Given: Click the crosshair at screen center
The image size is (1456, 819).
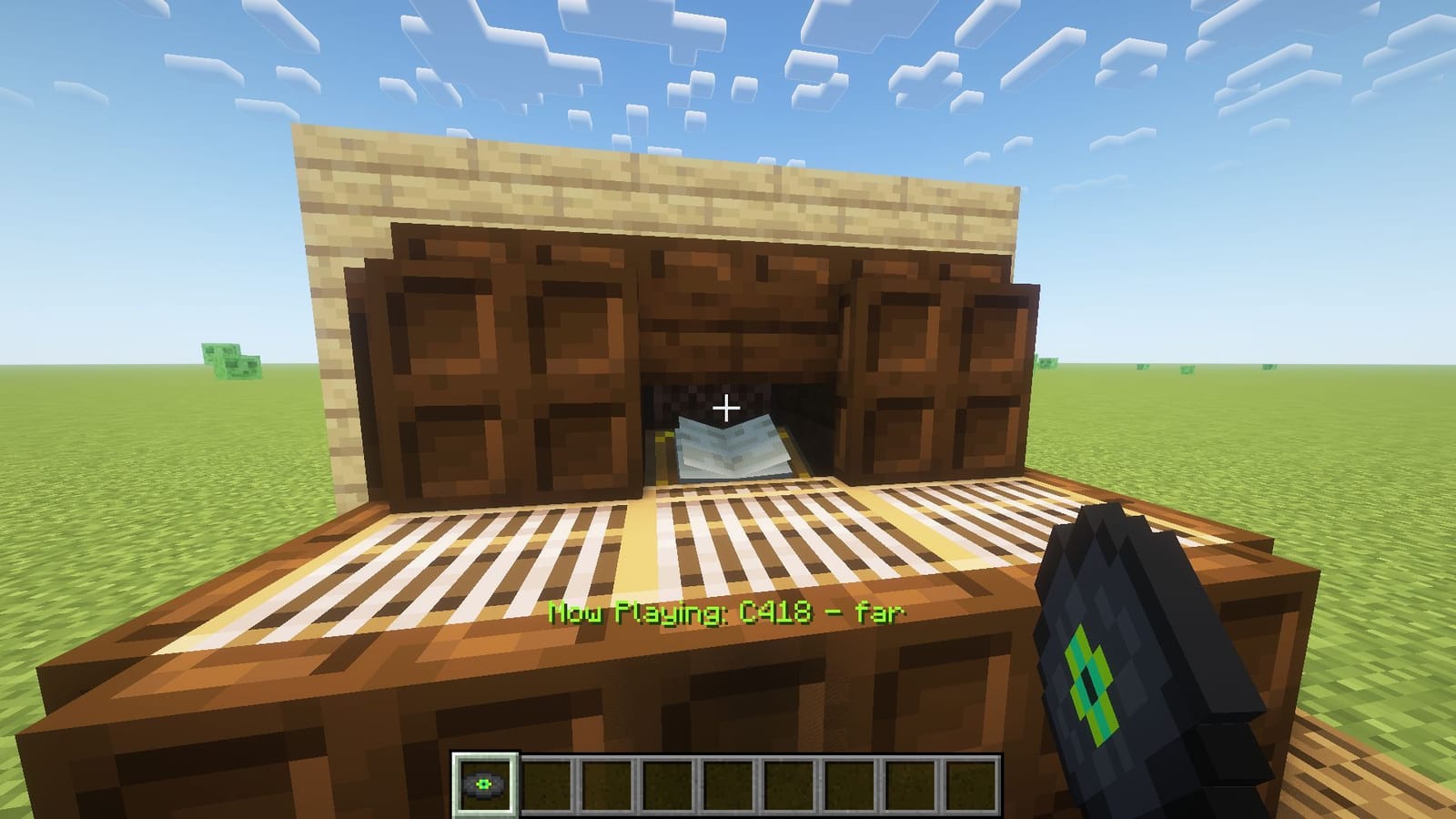Looking at the screenshot, I should pyautogui.click(x=726, y=409).
